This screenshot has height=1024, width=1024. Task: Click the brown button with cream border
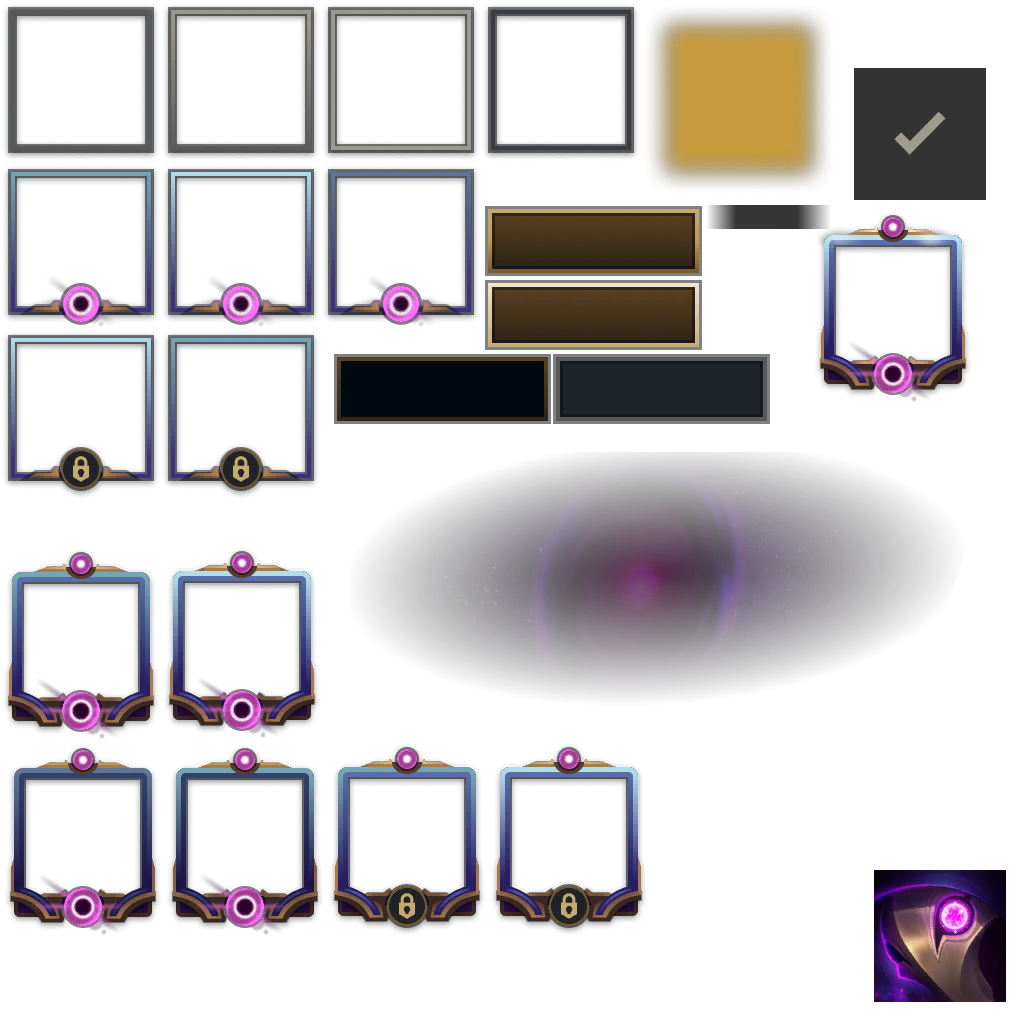point(593,315)
